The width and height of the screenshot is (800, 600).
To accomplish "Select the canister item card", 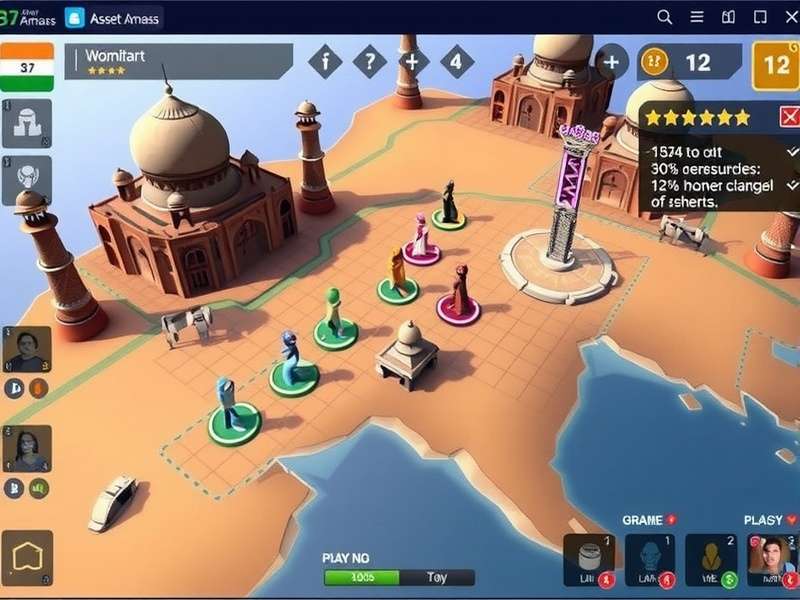I will tap(588, 560).
